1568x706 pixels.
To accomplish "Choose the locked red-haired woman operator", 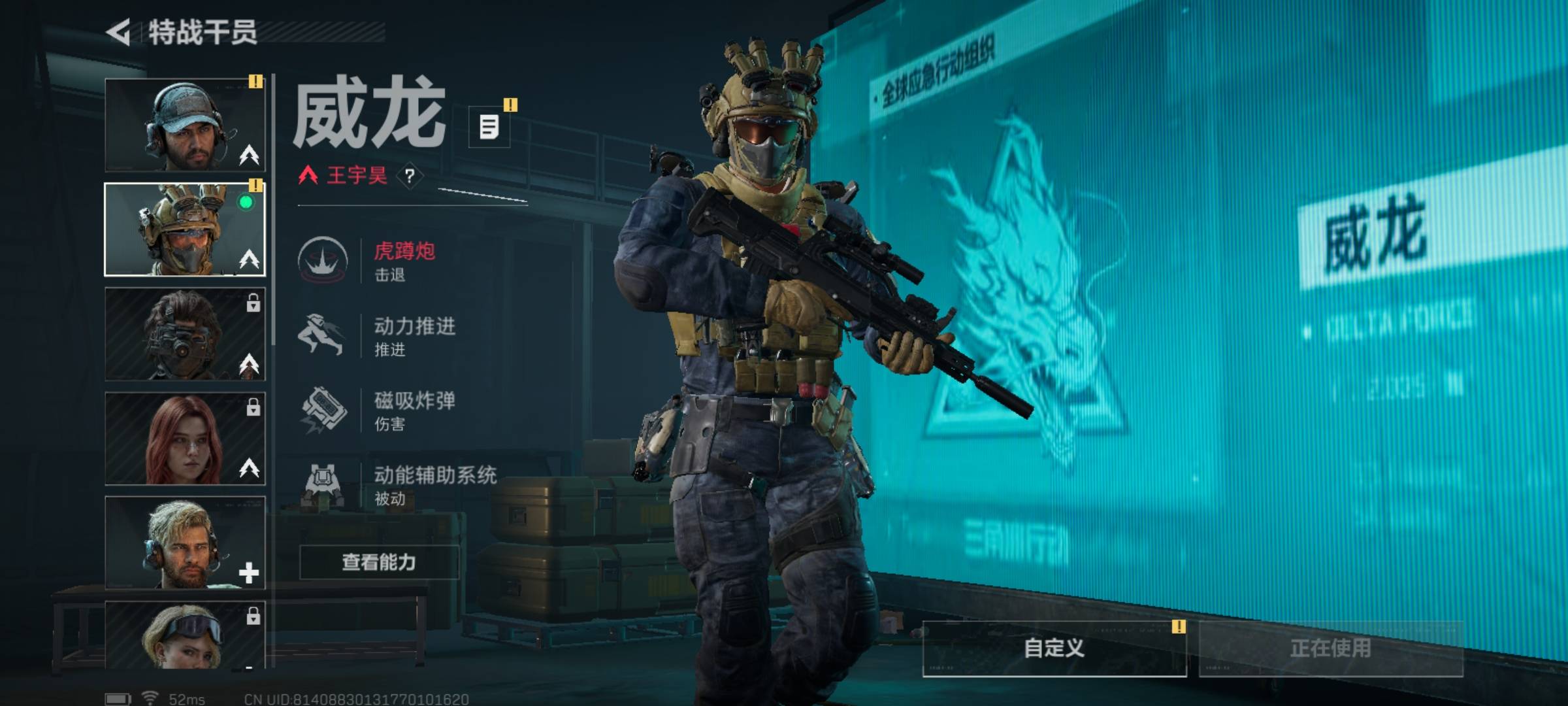I will pos(185,439).
